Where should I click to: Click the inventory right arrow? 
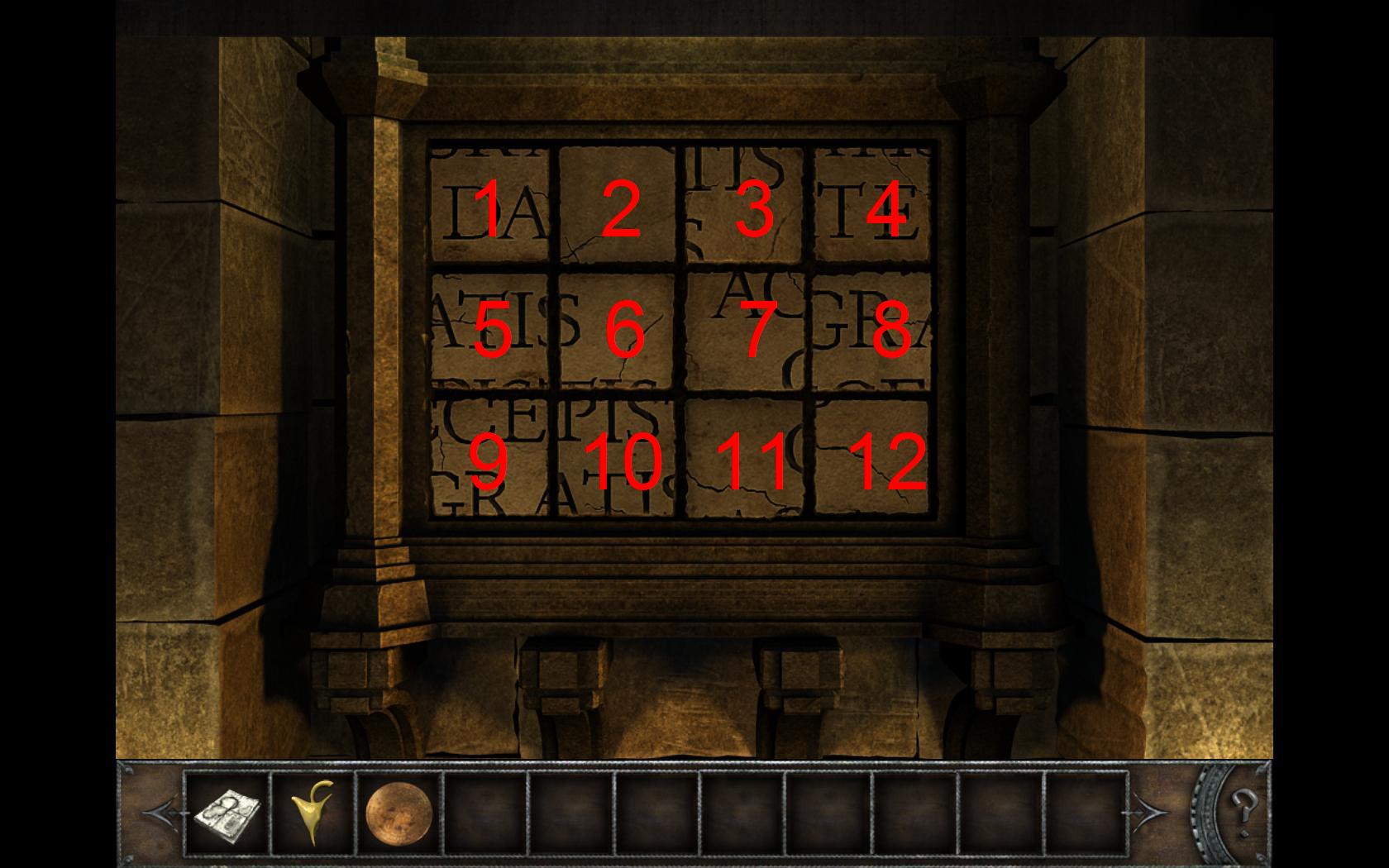[1151, 813]
